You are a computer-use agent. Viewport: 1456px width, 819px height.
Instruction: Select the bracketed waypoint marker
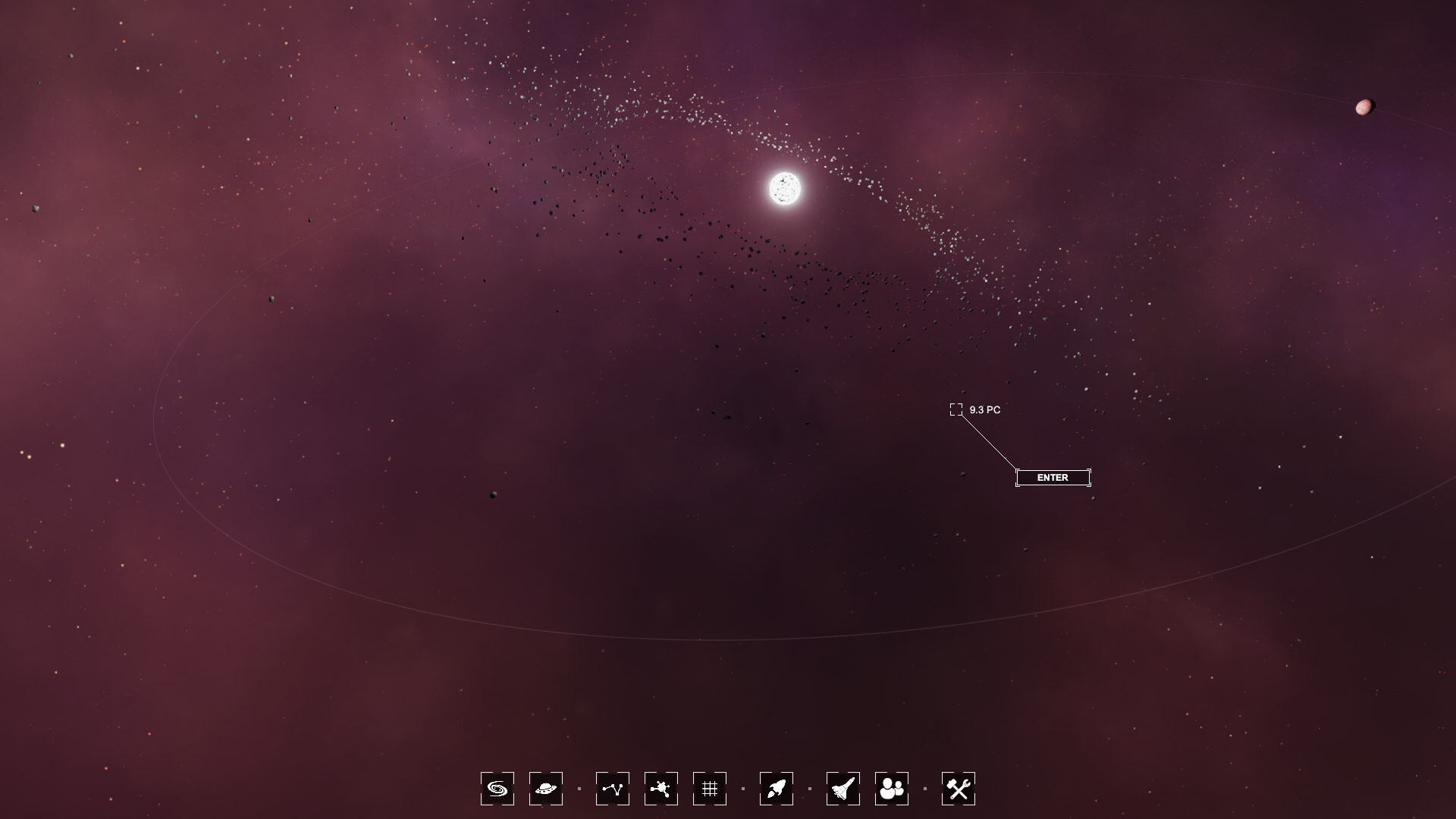pyautogui.click(x=955, y=409)
